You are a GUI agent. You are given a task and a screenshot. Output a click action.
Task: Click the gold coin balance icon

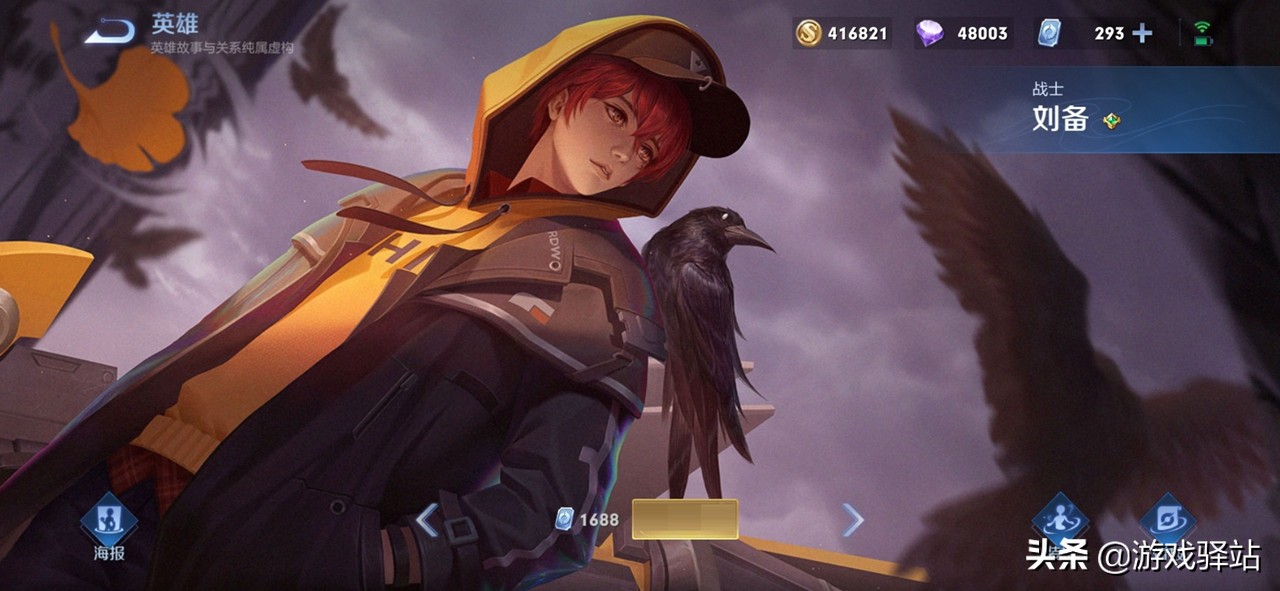point(808,33)
